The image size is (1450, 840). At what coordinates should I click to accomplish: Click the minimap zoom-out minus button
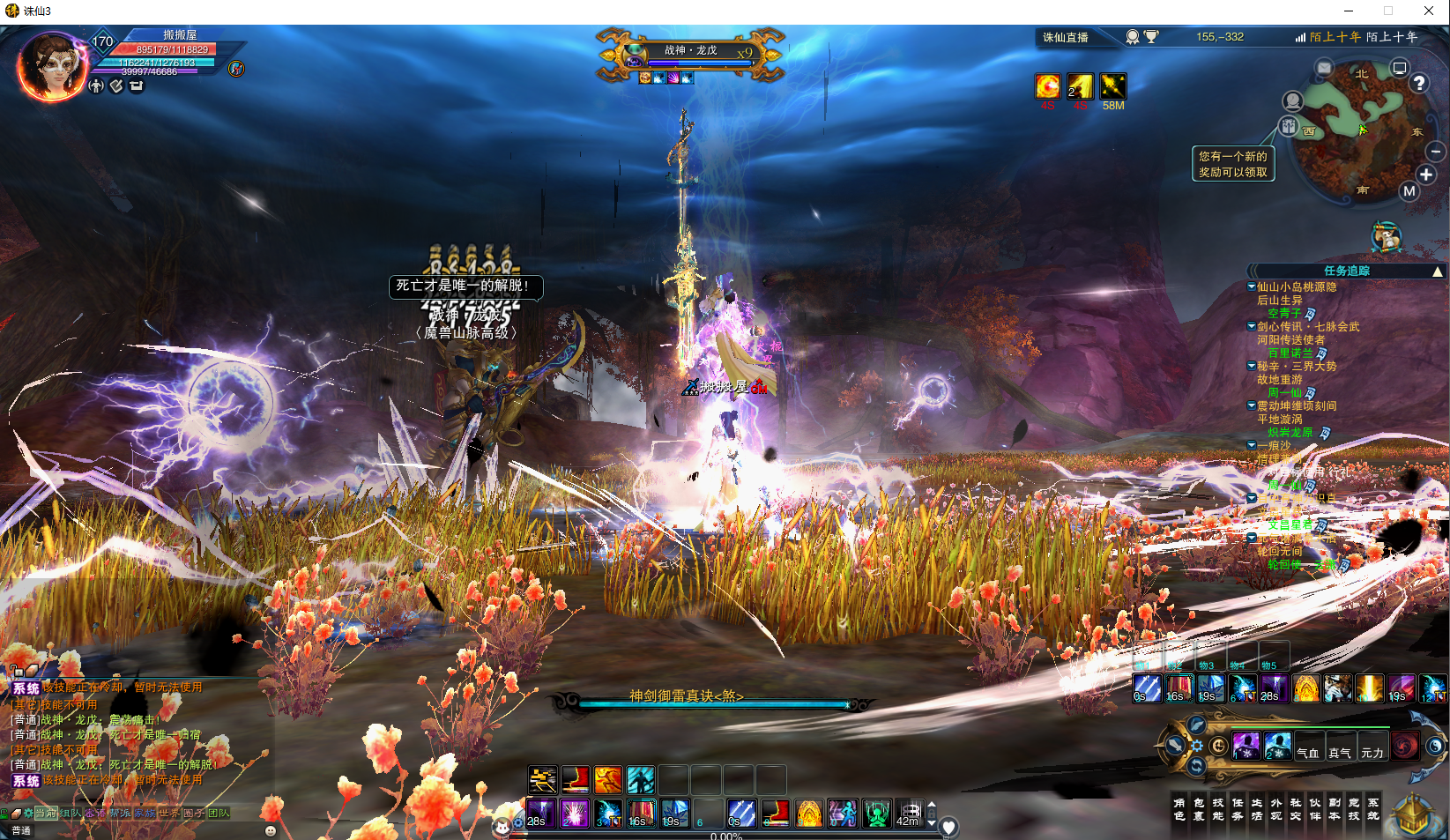coord(1435,152)
